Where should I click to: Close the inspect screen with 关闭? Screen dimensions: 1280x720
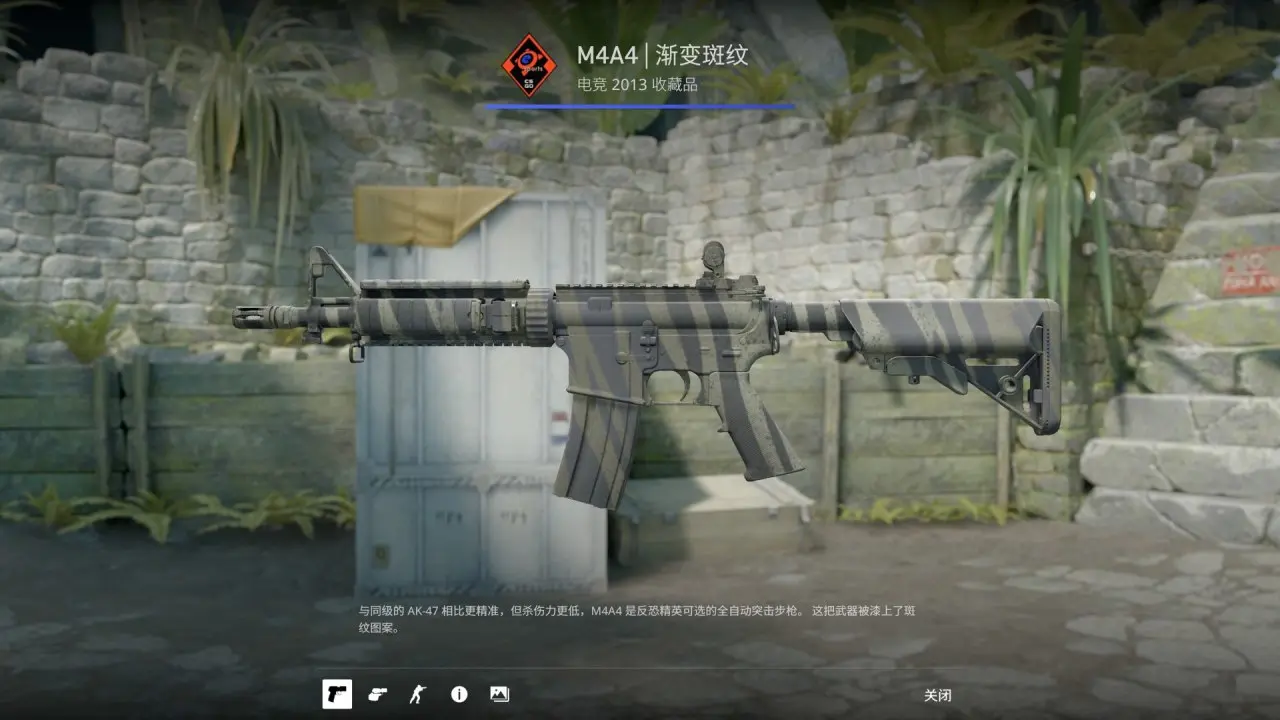tap(937, 695)
